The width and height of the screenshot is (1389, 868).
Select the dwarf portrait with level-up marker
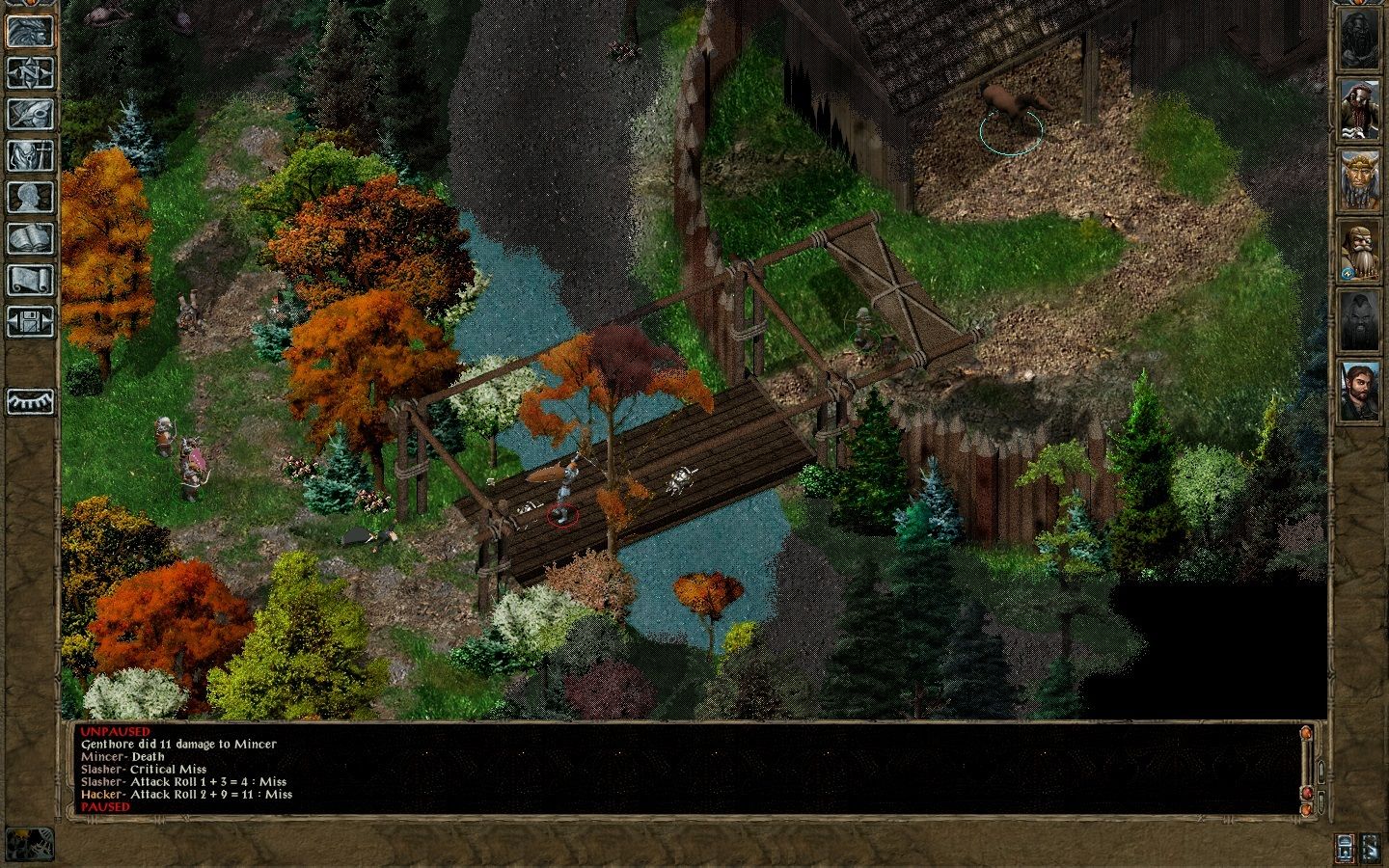coord(1358,251)
